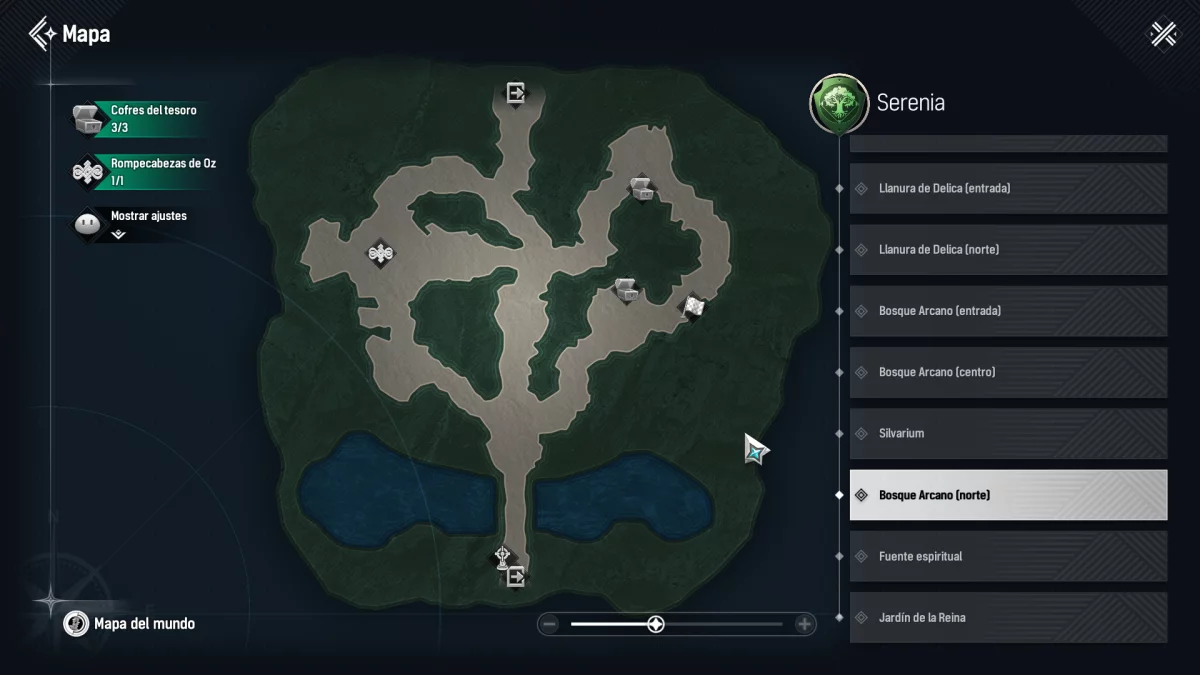1200x675 pixels.
Task: Click the map zoom-in plus button
Action: pyautogui.click(x=804, y=625)
